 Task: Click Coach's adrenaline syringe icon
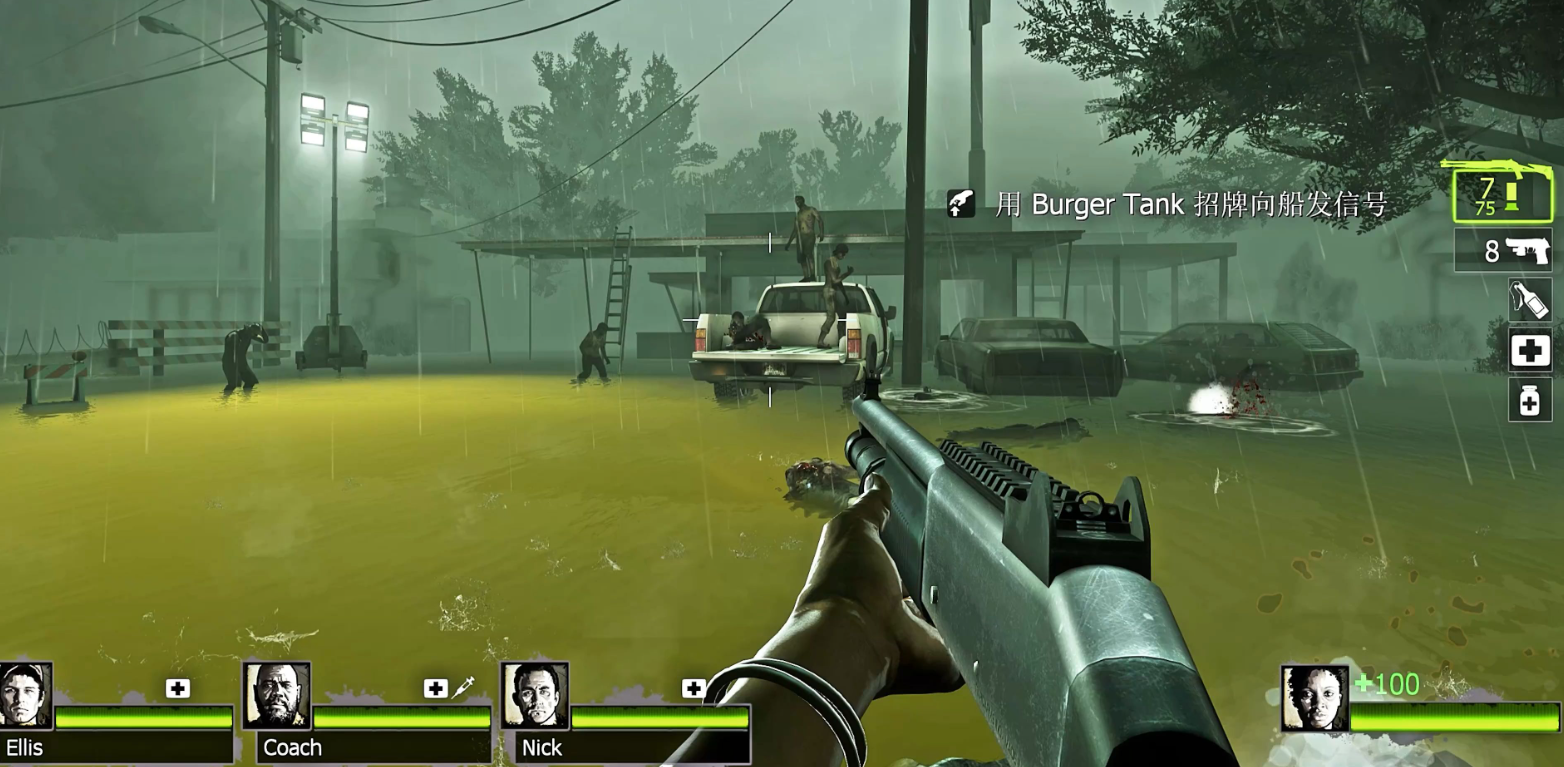coord(463,688)
